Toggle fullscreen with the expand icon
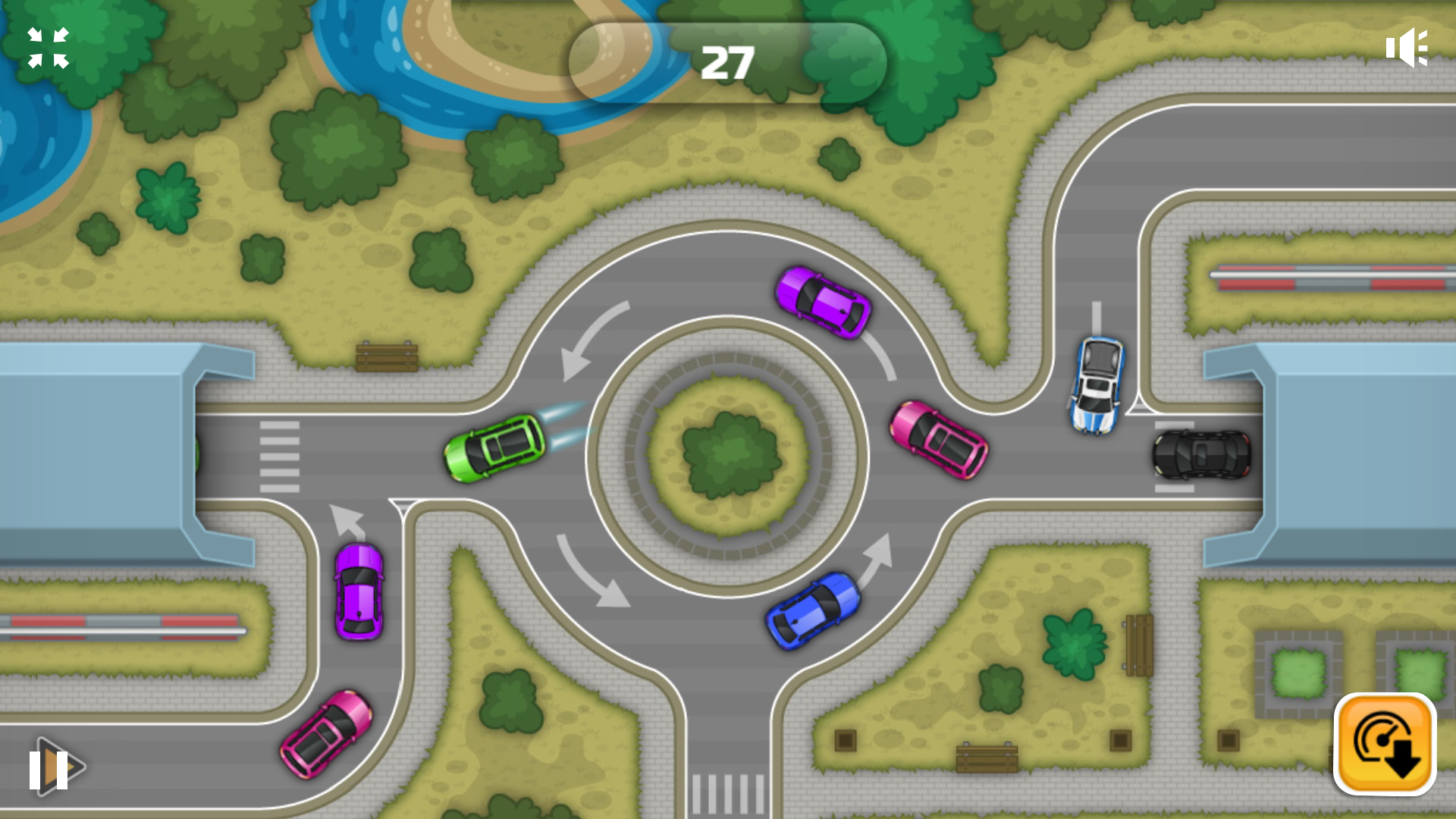Screen dimensions: 1456x819 pos(47,47)
